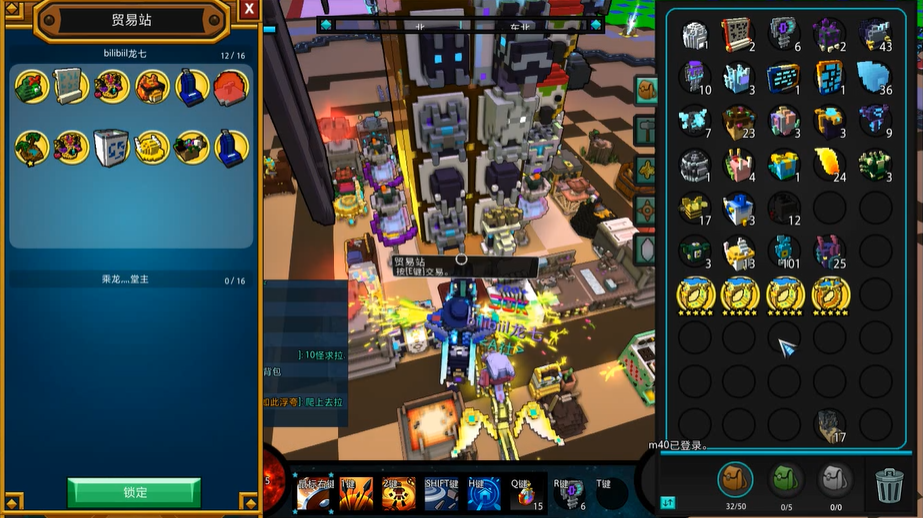Choose the red round platform trade item
The image size is (923, 518).
tap(231, 86)
